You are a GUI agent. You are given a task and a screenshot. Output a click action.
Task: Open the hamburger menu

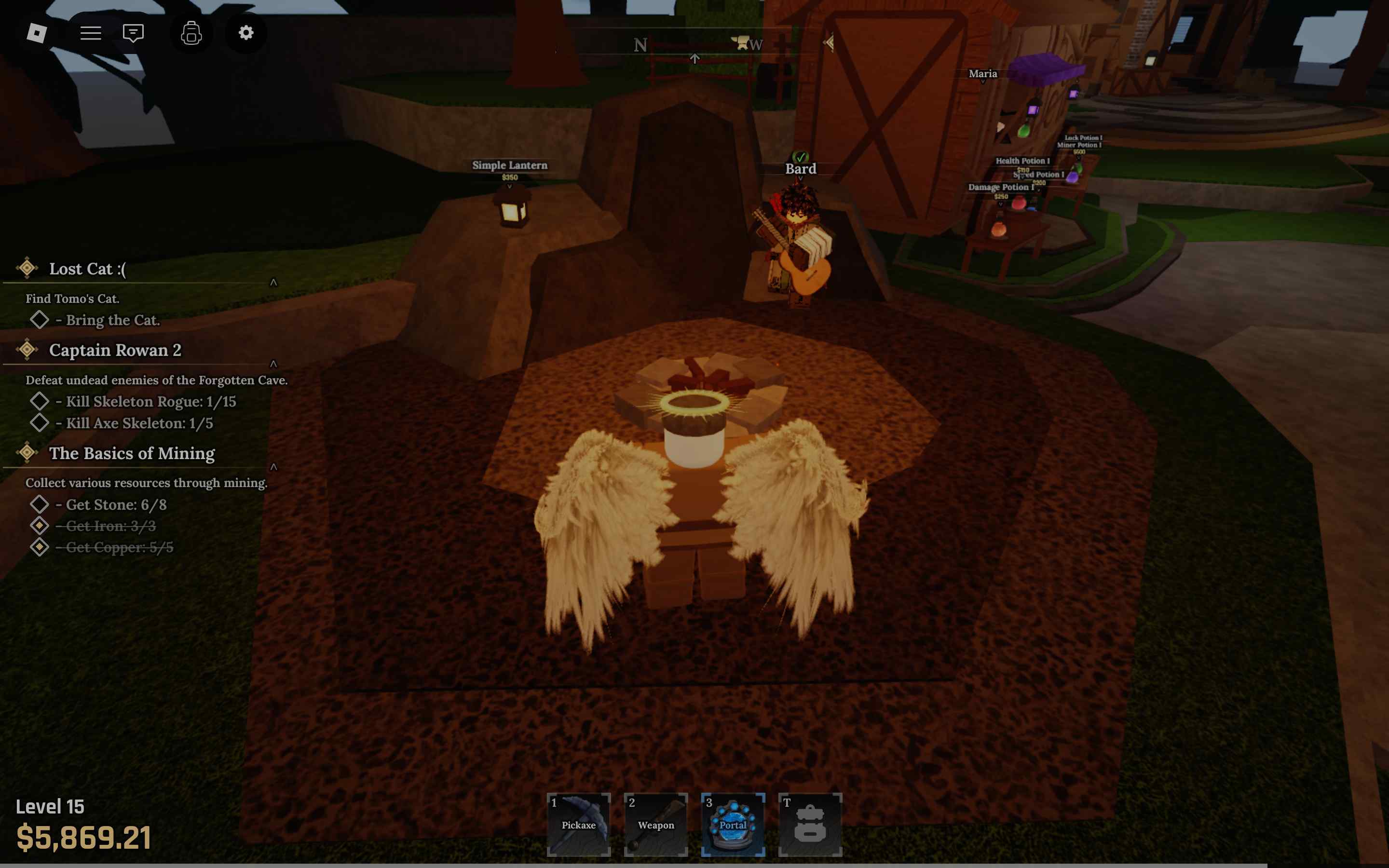(90, 33)
